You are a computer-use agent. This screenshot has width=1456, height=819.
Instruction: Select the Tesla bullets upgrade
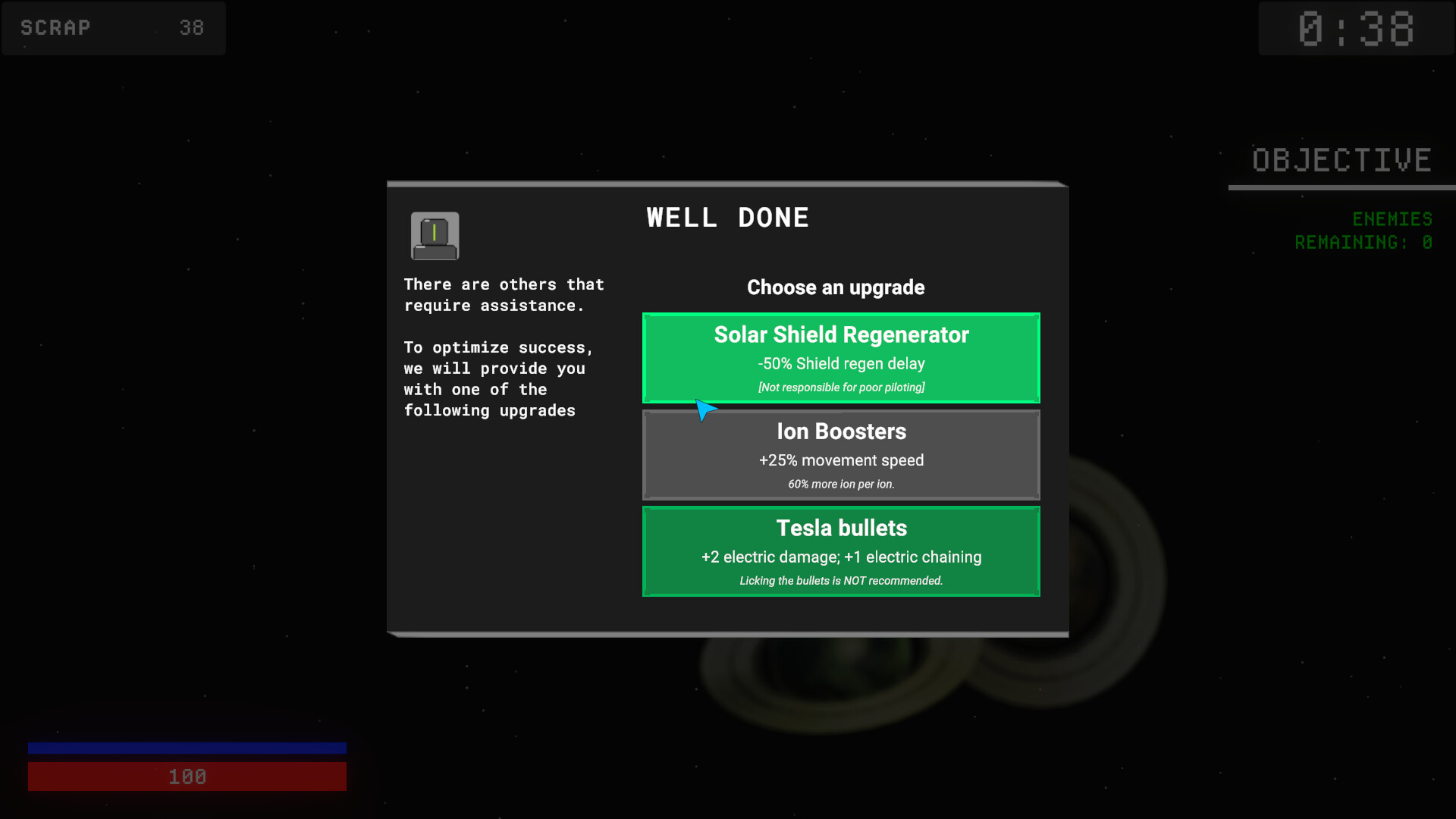[x=841, y=551]
